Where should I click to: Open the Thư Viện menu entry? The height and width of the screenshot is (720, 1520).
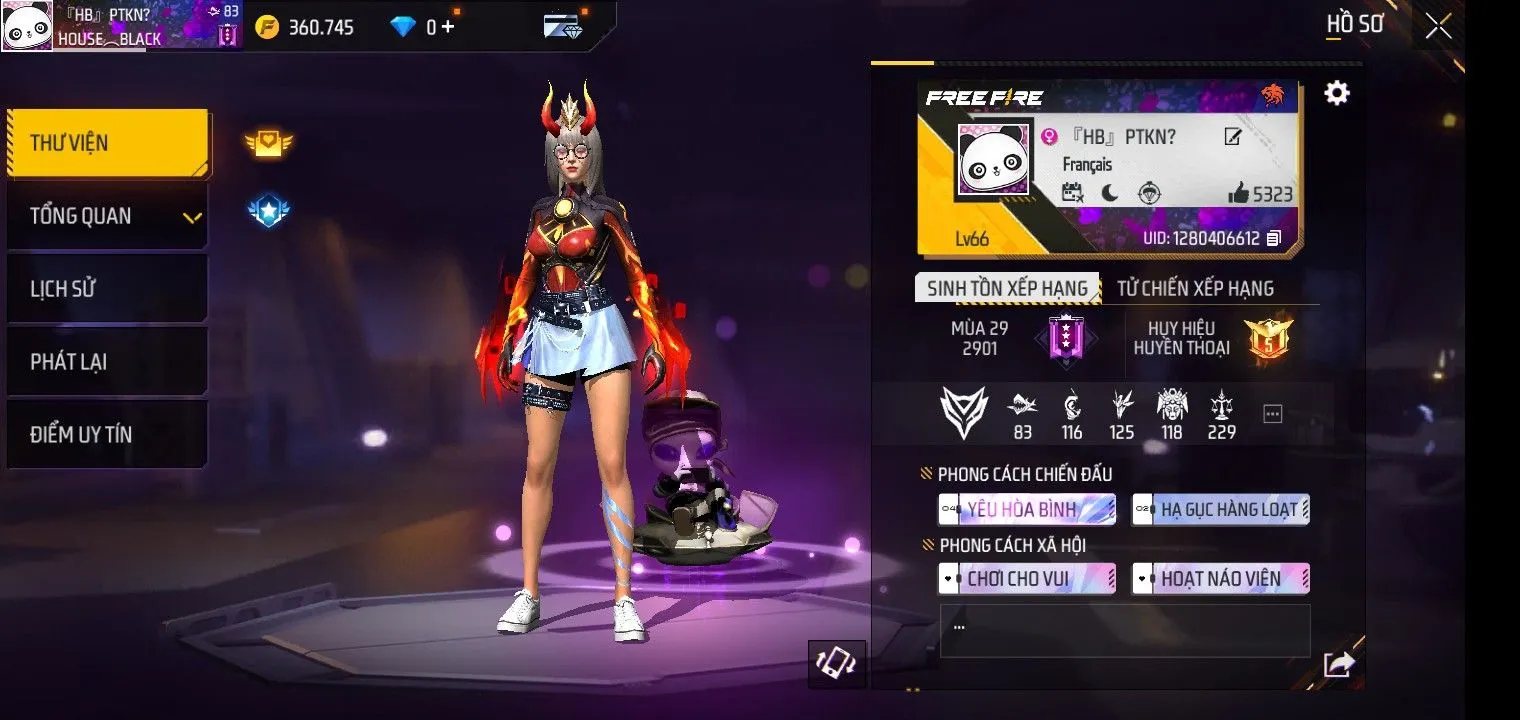coord(108,143)
